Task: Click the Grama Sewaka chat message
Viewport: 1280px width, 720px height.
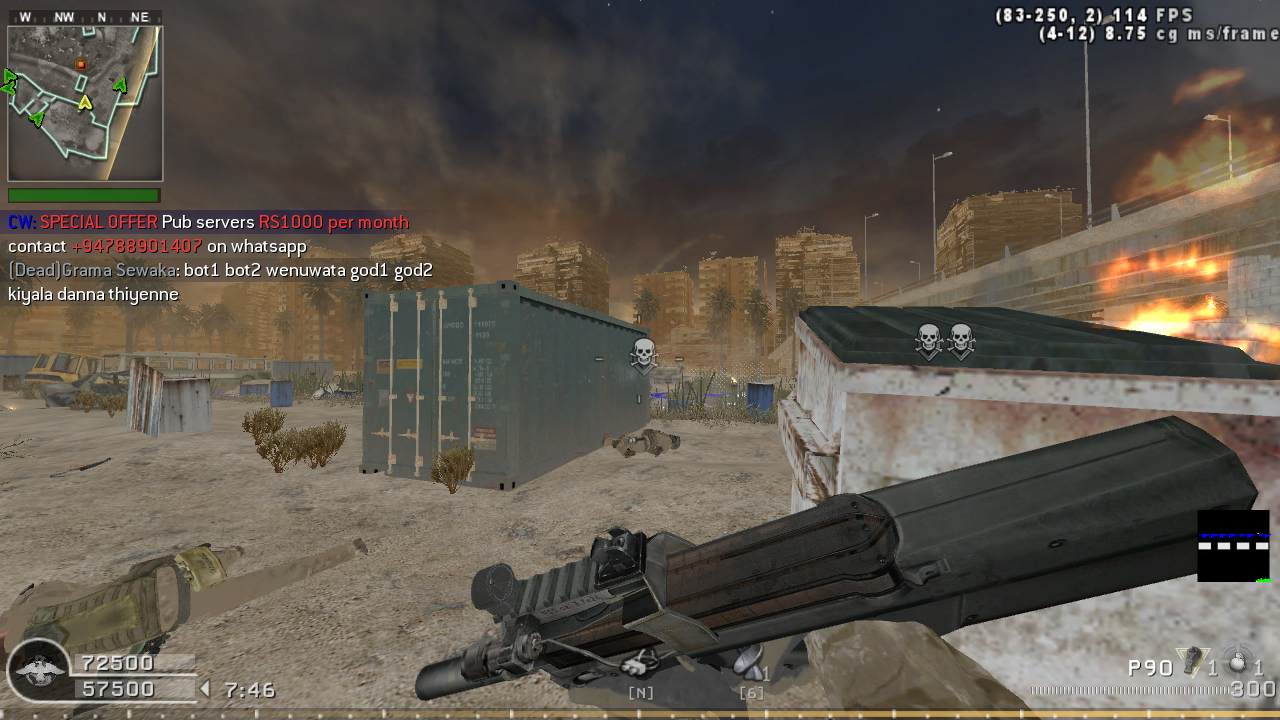Action: (220, 271)
